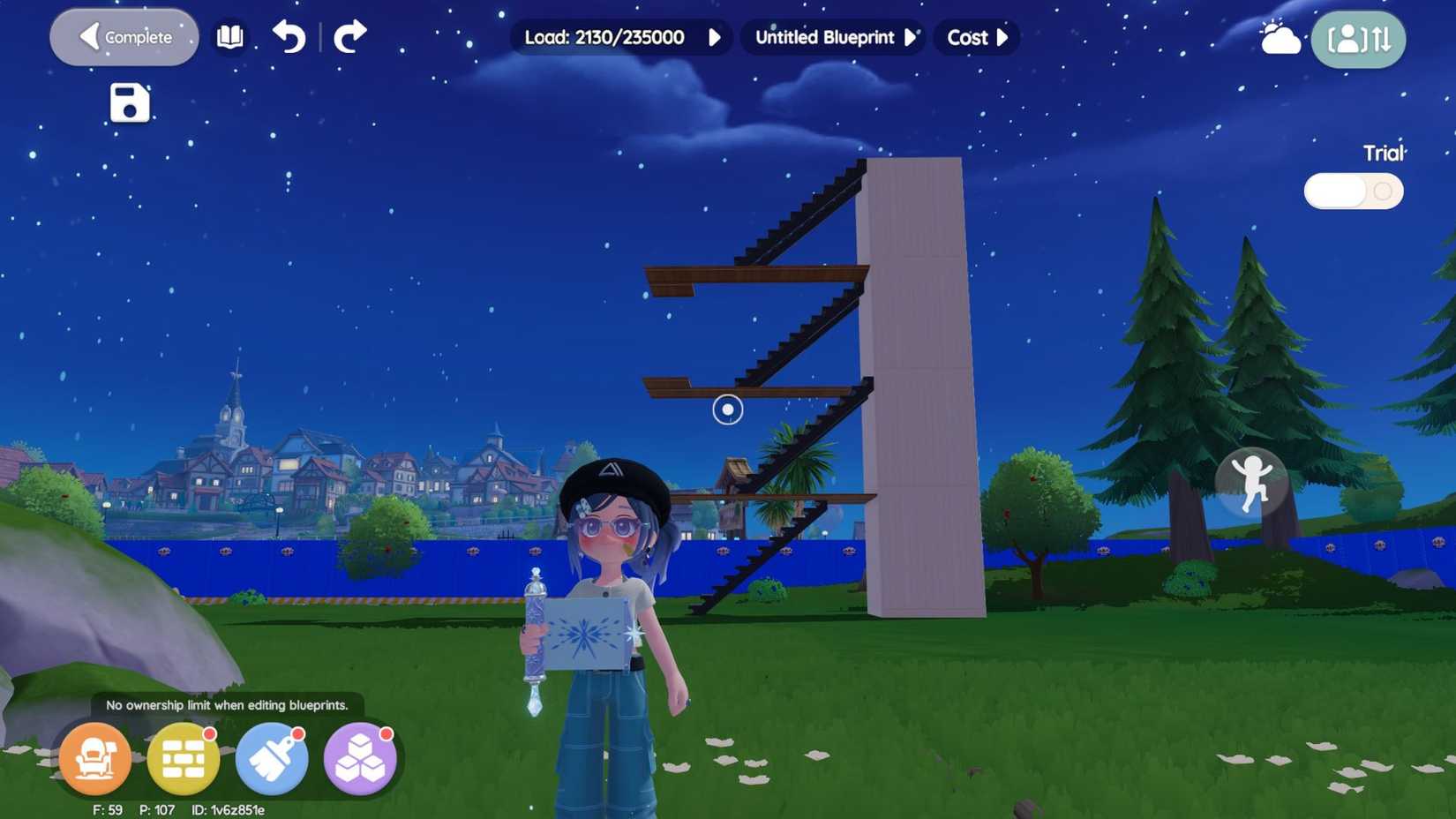
Task: Expand the Untitled Blueprint name options
Action: pos(911,37)
